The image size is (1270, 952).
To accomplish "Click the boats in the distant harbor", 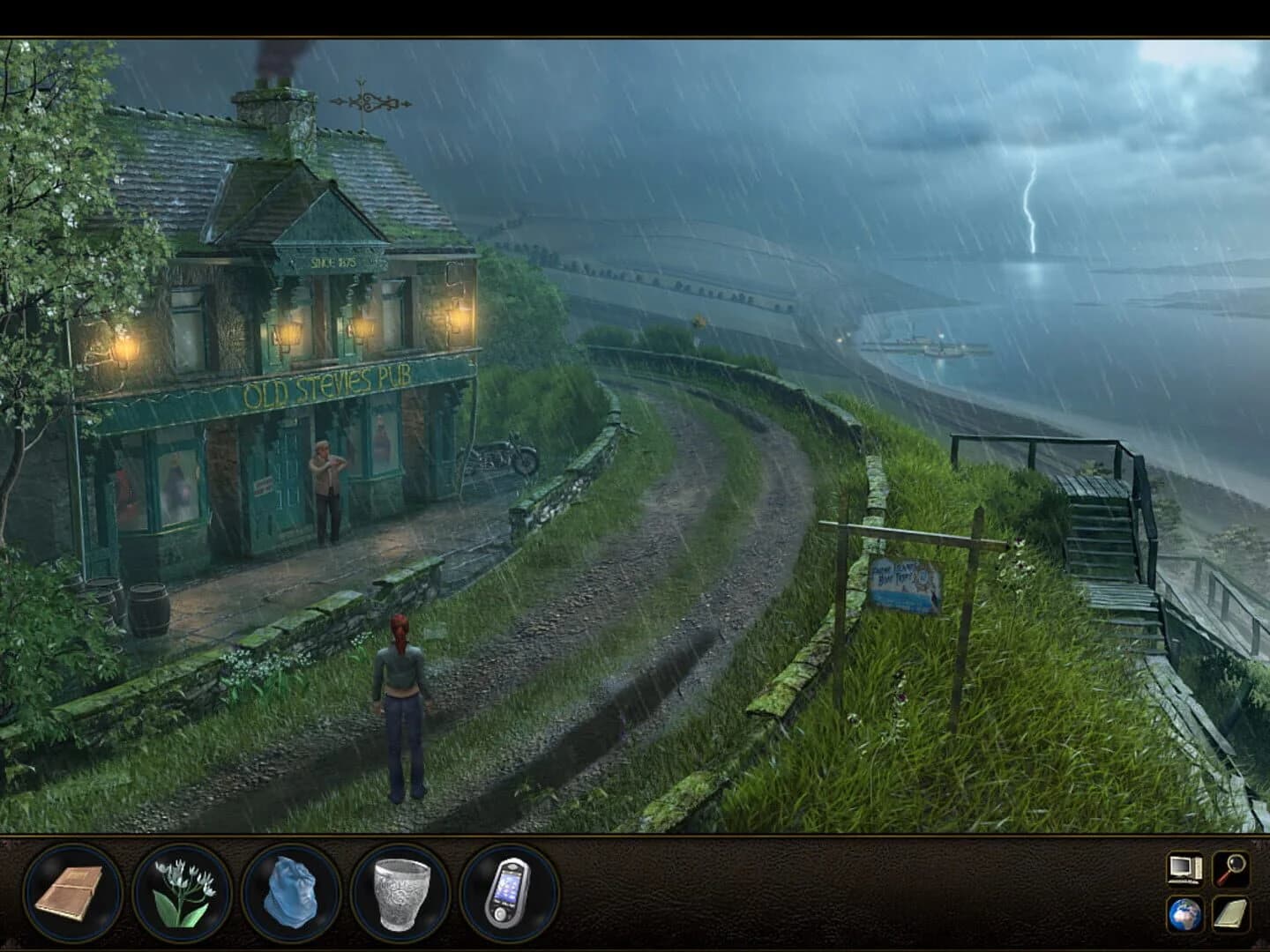I will tap(926, 344).
